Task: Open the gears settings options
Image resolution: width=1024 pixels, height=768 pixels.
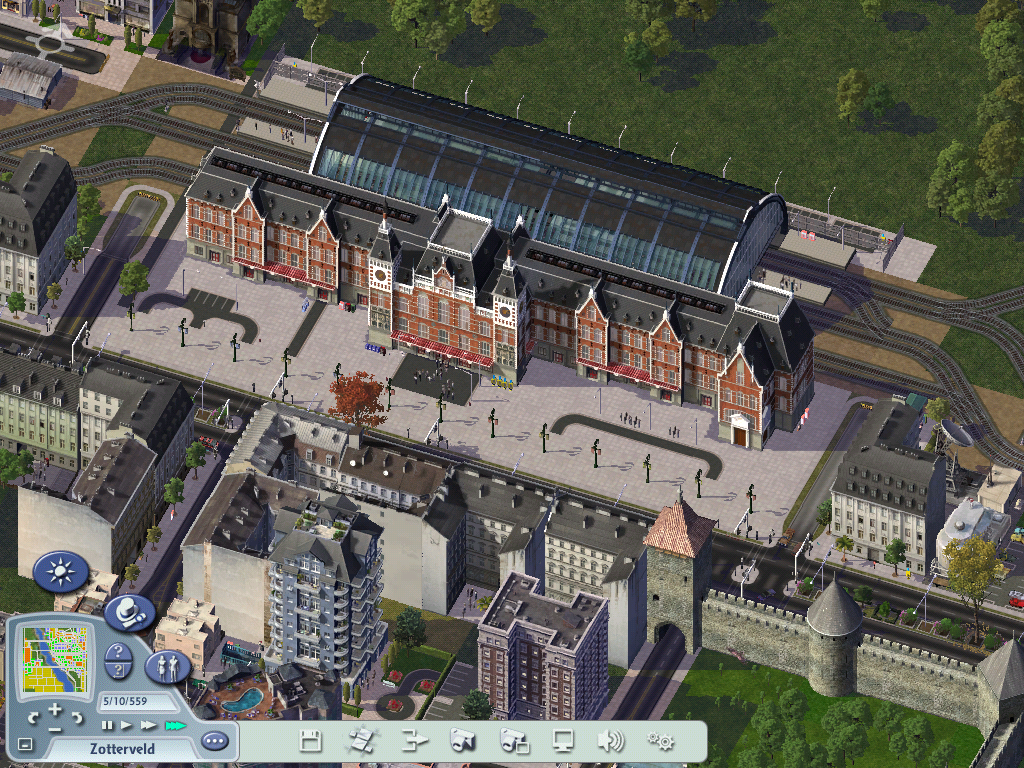Action: [x=660, y=741]
